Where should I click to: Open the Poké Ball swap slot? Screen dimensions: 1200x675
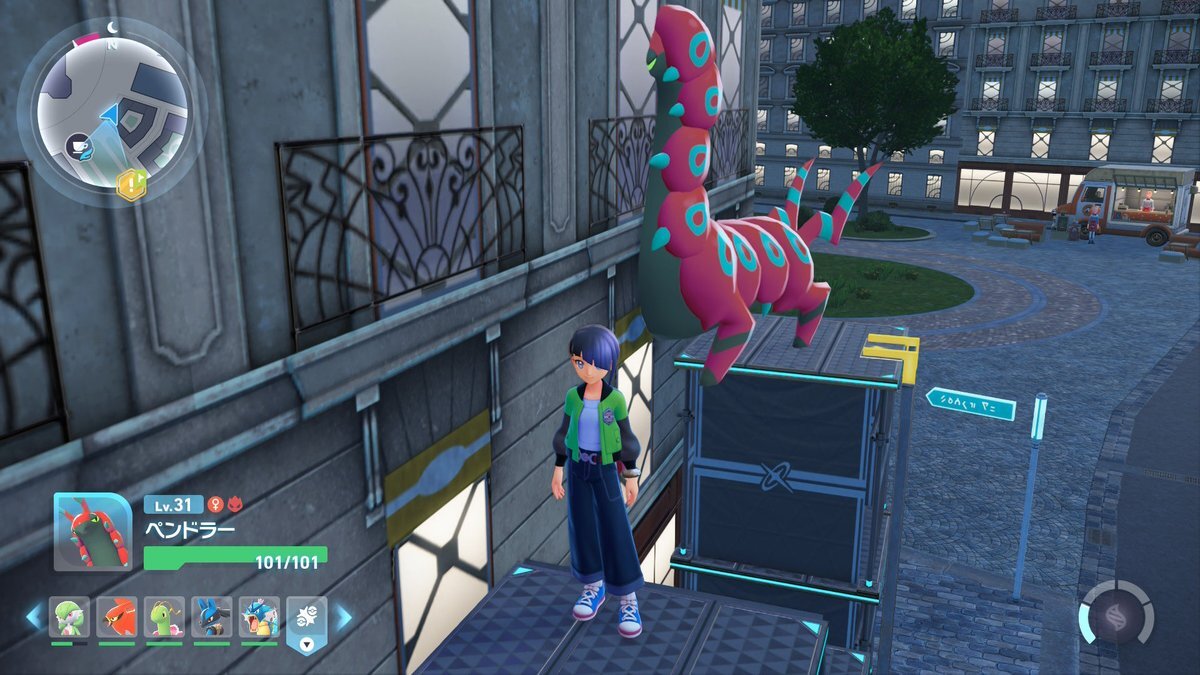point(307,622)
